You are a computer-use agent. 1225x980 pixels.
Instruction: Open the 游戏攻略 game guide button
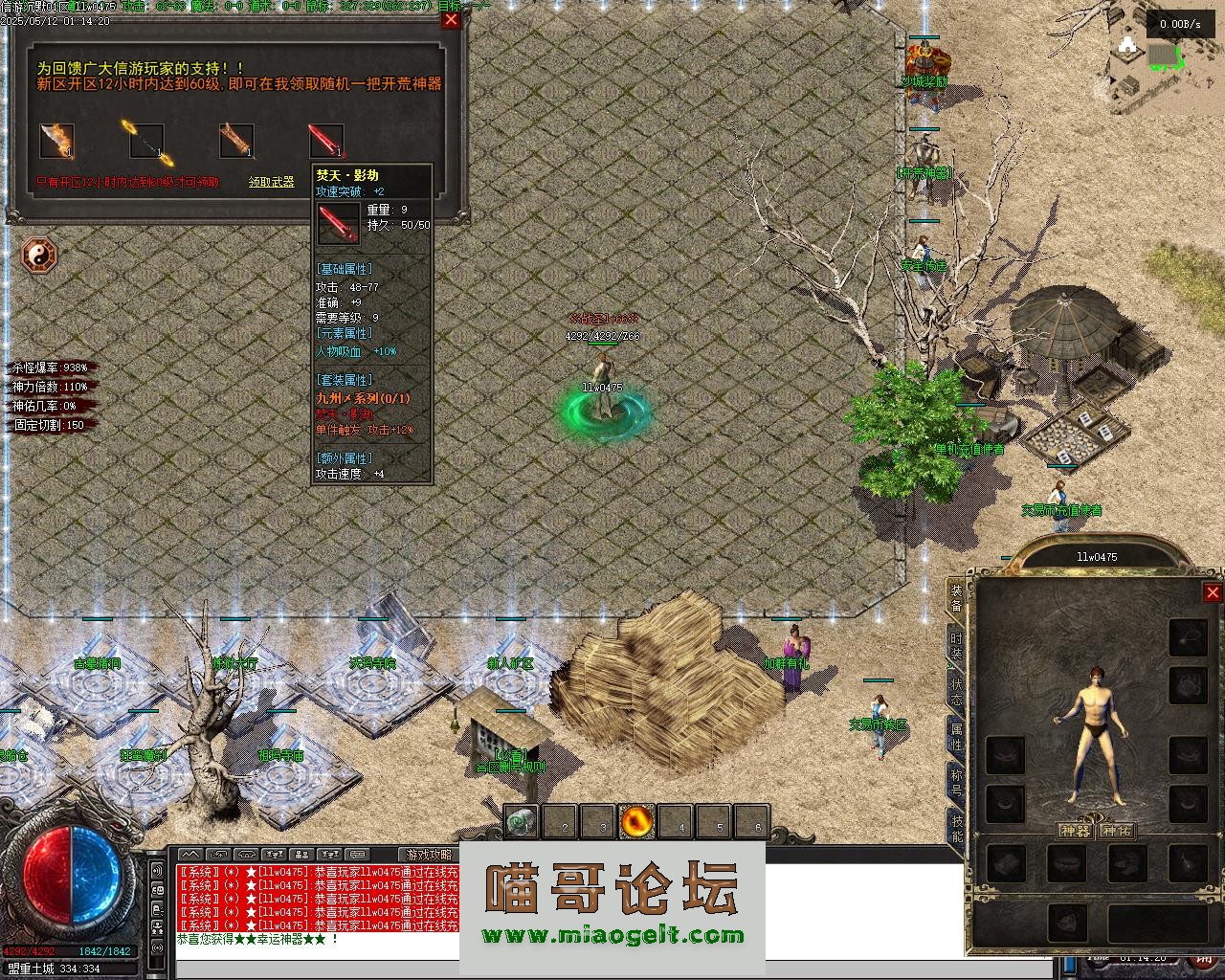click(x=429, y=854)
